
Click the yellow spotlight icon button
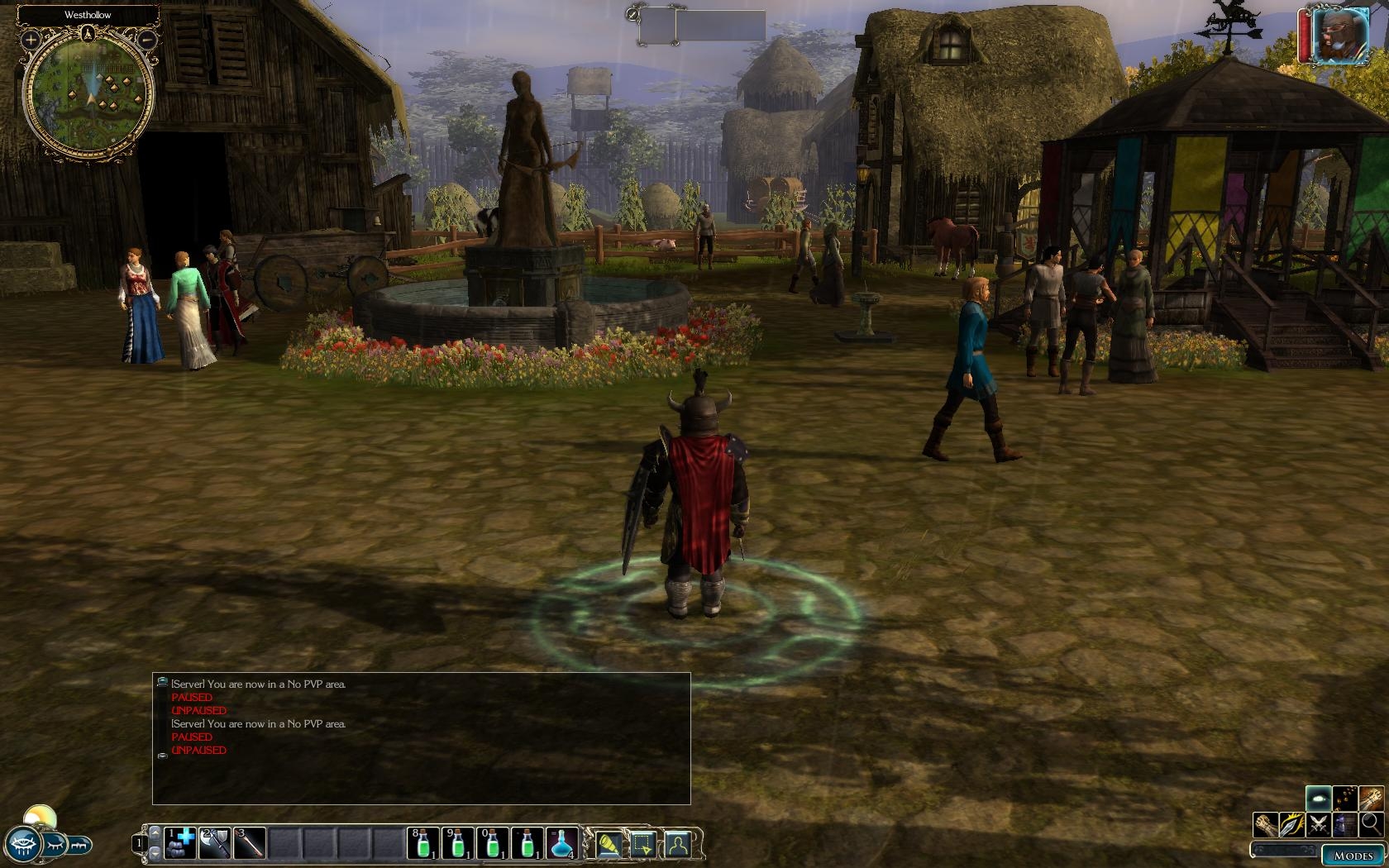608,844
